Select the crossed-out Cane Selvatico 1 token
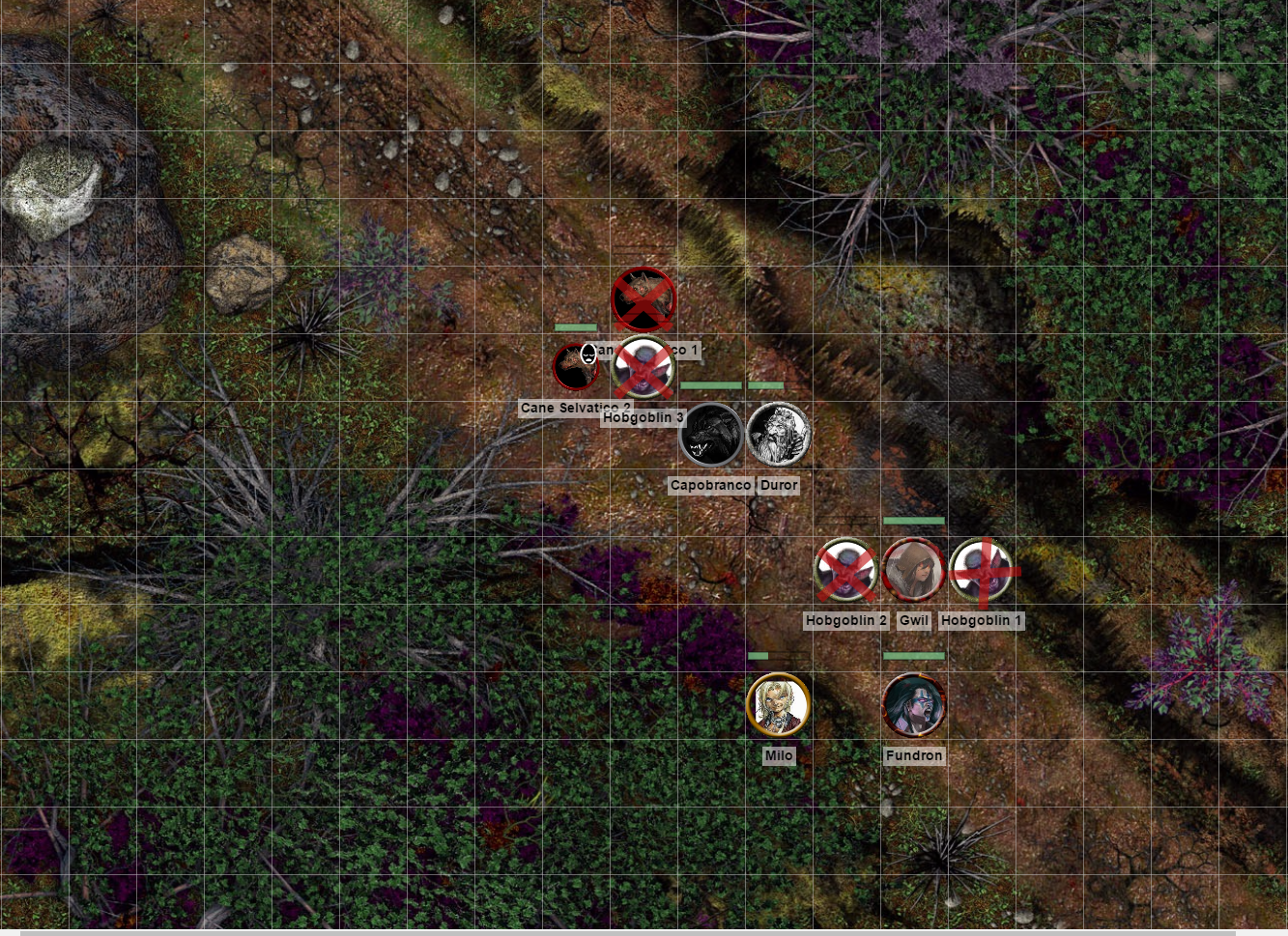Screen dimensions: 1288x936 pyautogui.click(x=644, y=299)
